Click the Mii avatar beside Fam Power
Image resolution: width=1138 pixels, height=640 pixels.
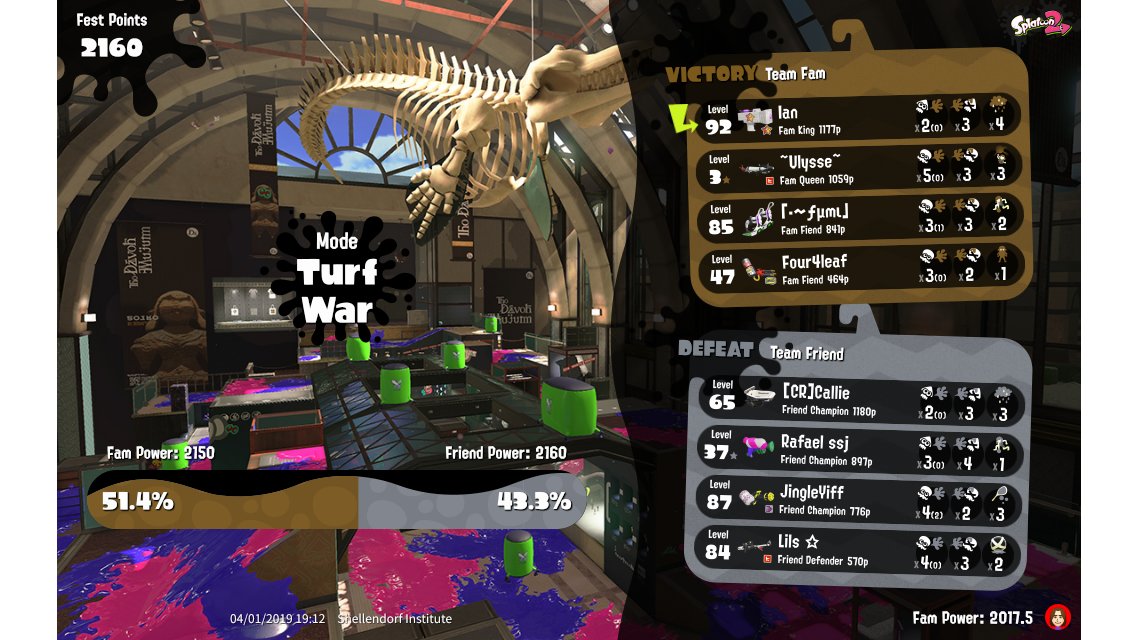coord(1058,616)
